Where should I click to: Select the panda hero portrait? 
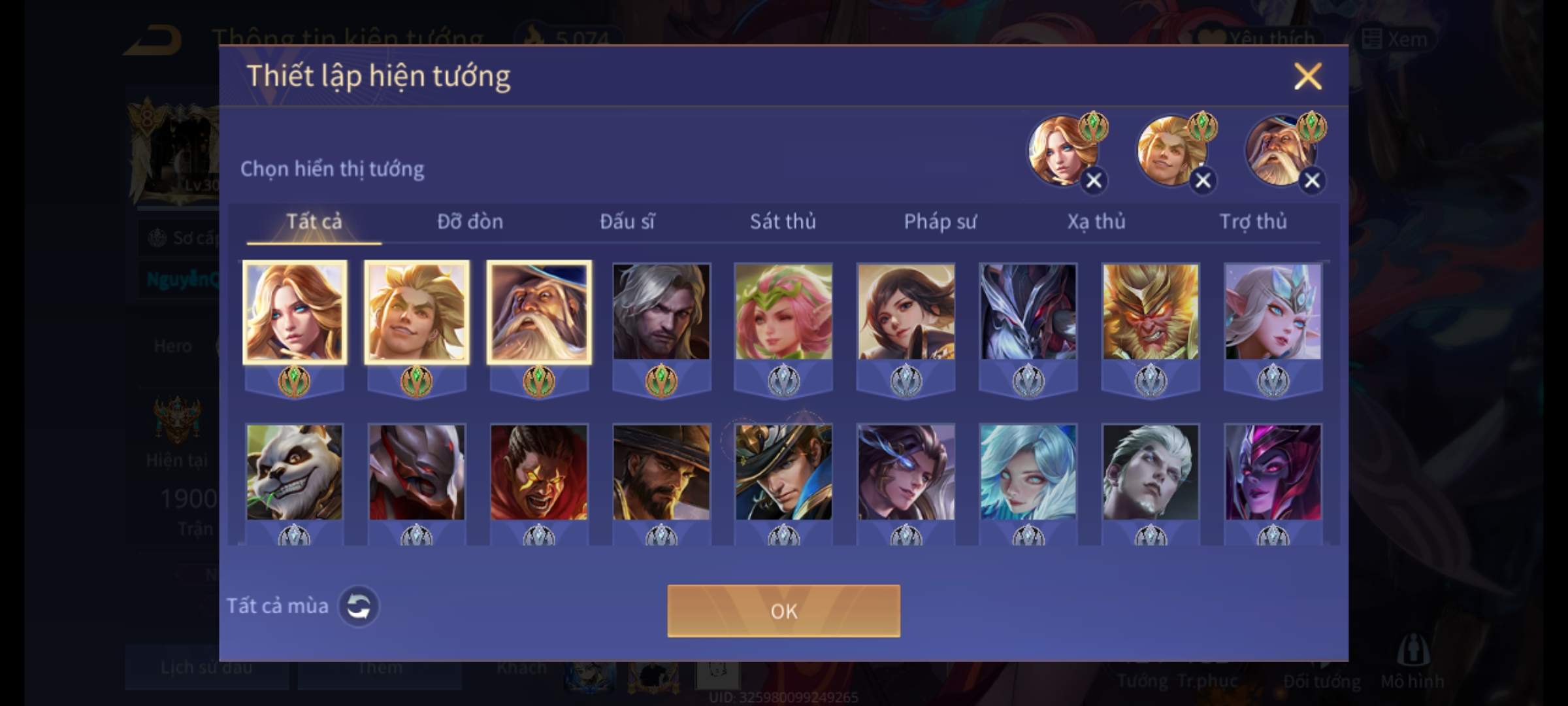point(294,472)
